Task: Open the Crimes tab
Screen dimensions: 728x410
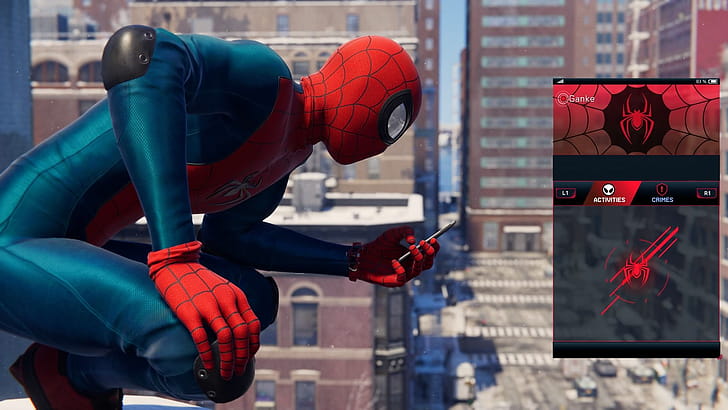Action: coord(661,194)
